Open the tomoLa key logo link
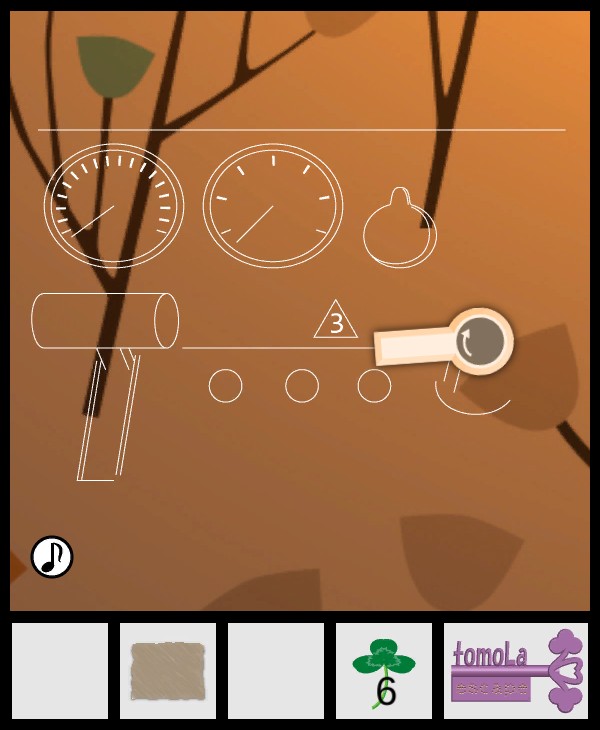600x730 pixels. 516,671
